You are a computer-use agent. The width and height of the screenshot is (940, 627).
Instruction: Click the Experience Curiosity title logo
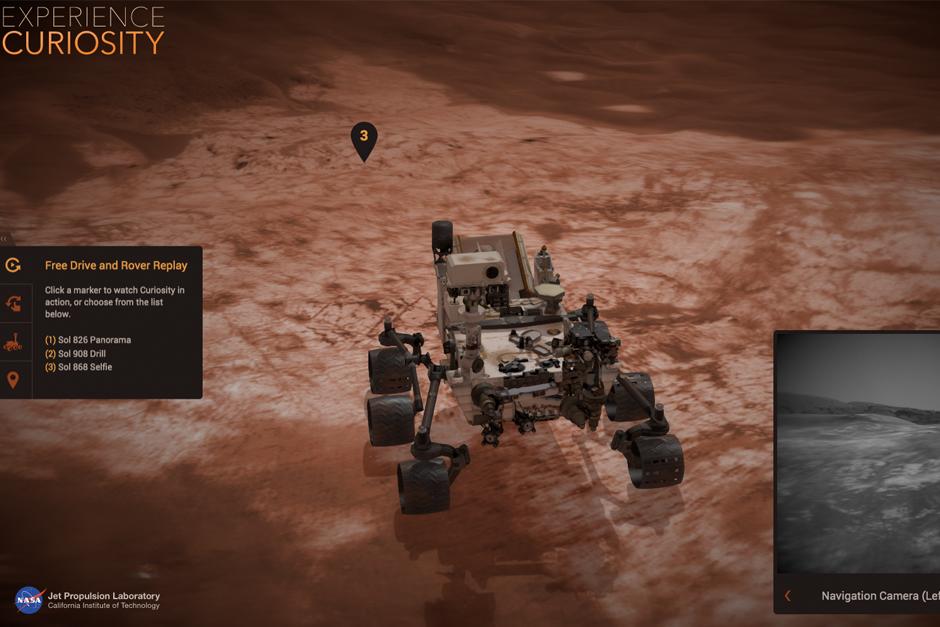point(83,30)
